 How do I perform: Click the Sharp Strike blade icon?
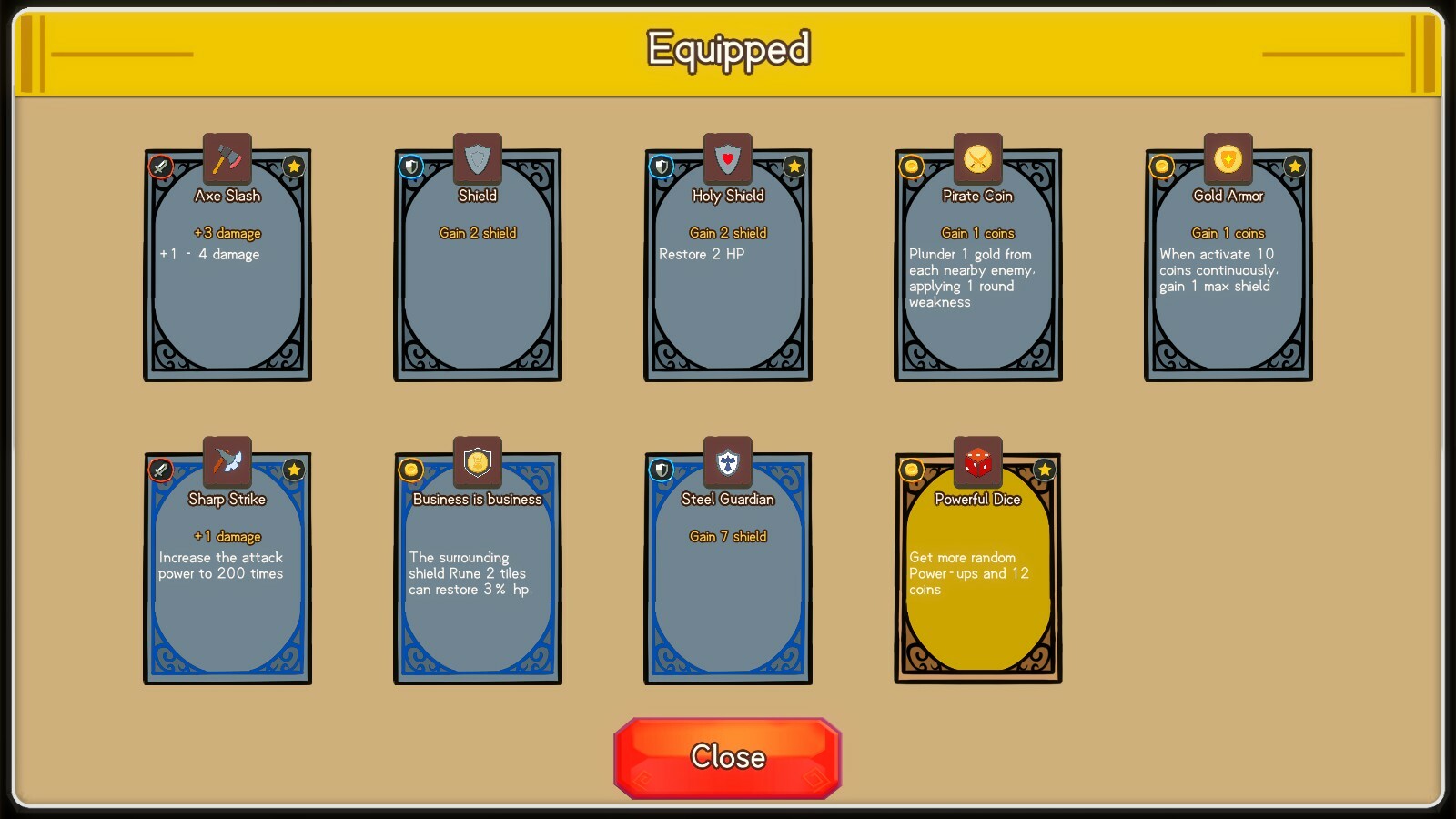coord(226,462)
